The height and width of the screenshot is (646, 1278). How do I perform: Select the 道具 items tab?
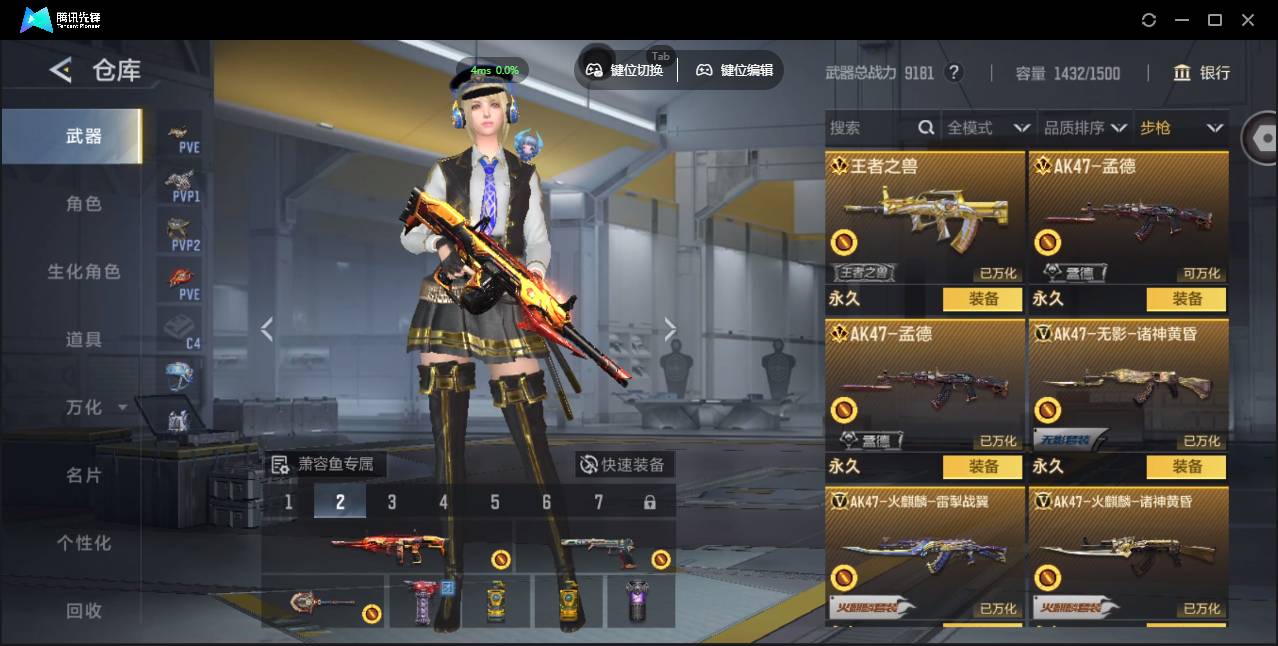click(84, 340)
